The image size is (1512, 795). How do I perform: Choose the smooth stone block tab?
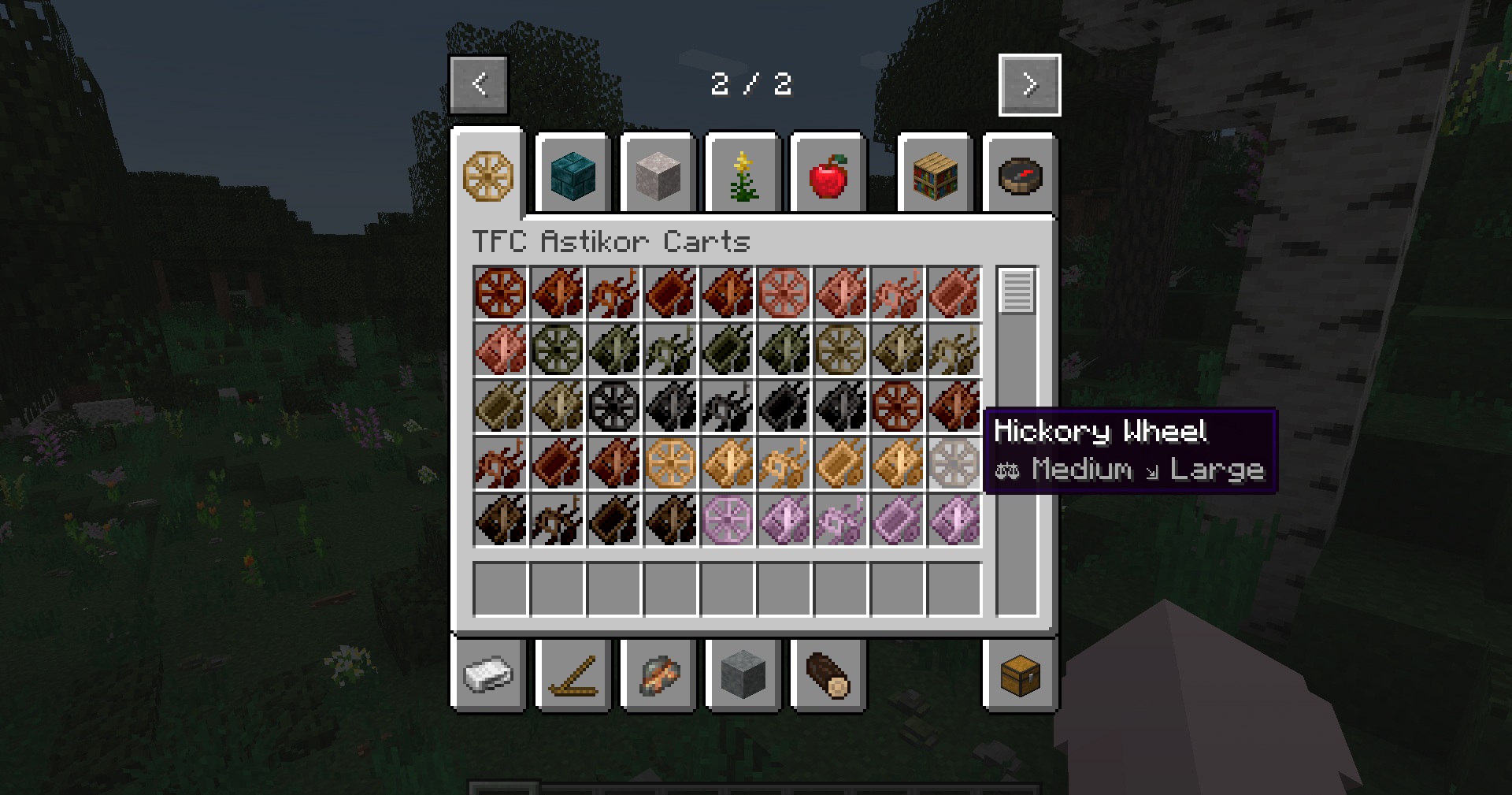click(x=743, y=675)
